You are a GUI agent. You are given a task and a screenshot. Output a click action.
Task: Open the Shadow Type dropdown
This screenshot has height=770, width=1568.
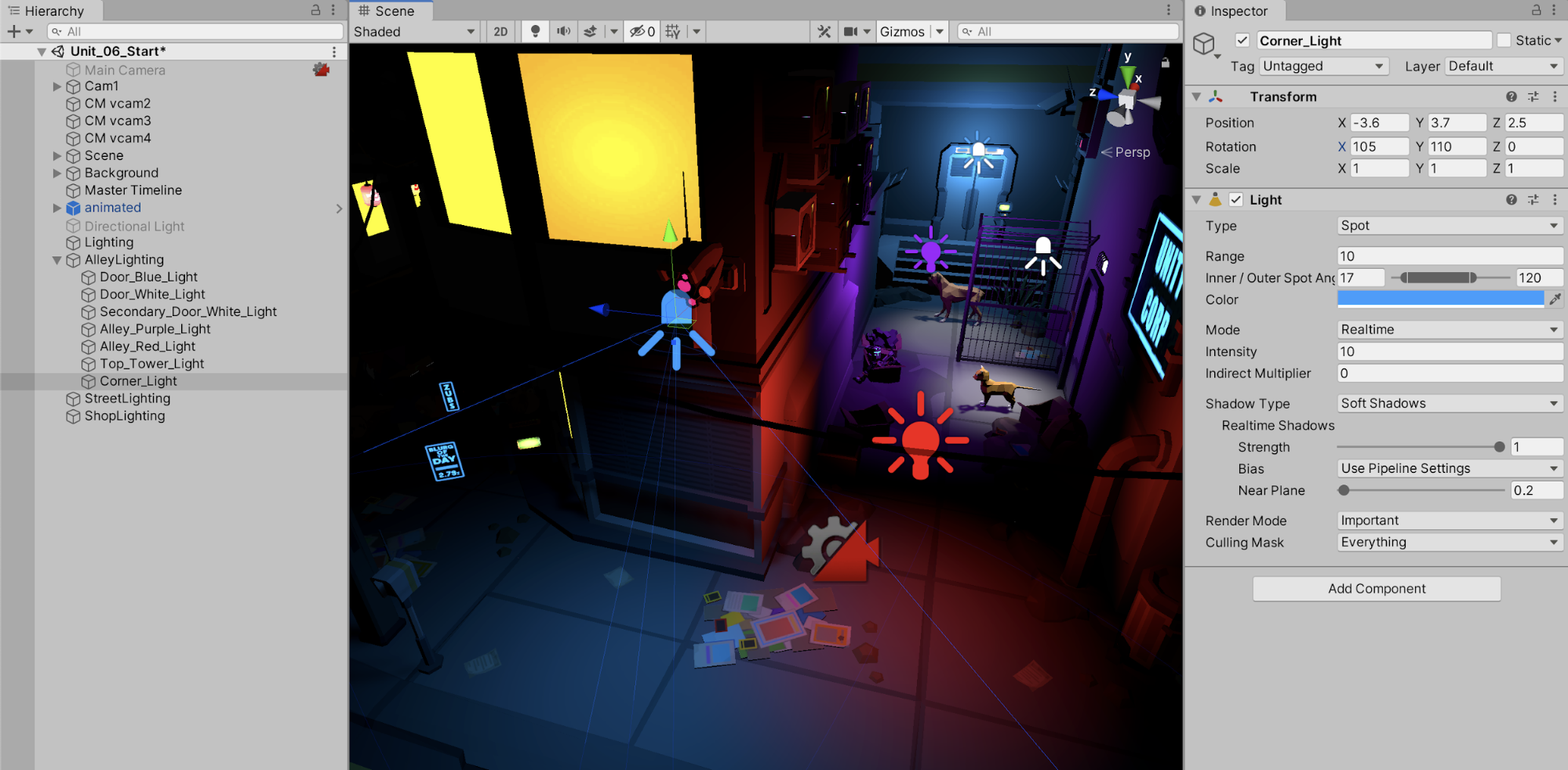[1449, 404]
